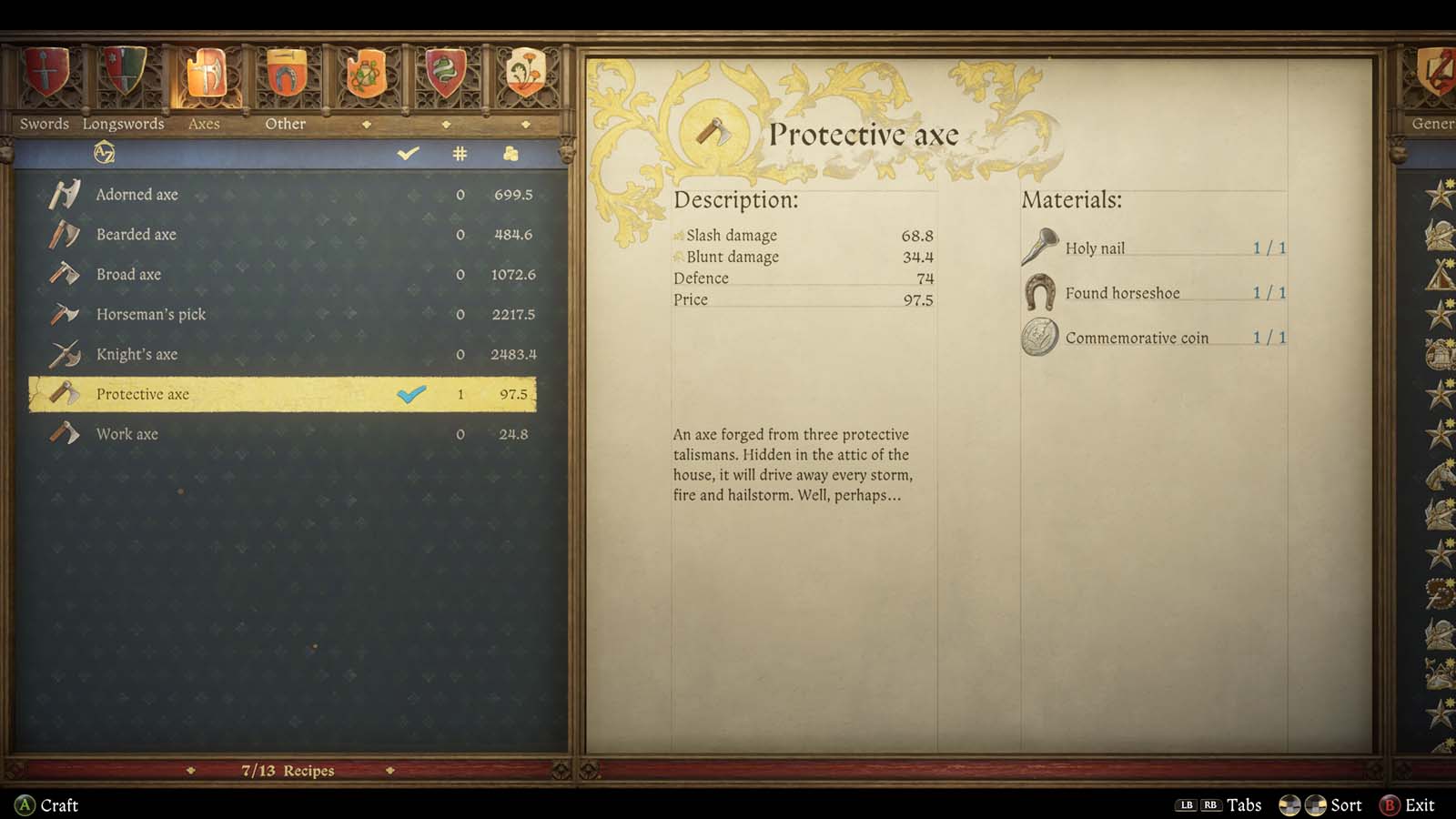This screenshot has width=1456, height=819.
Task: Toggle the craftable checkmark filter column
Action: 407,154
